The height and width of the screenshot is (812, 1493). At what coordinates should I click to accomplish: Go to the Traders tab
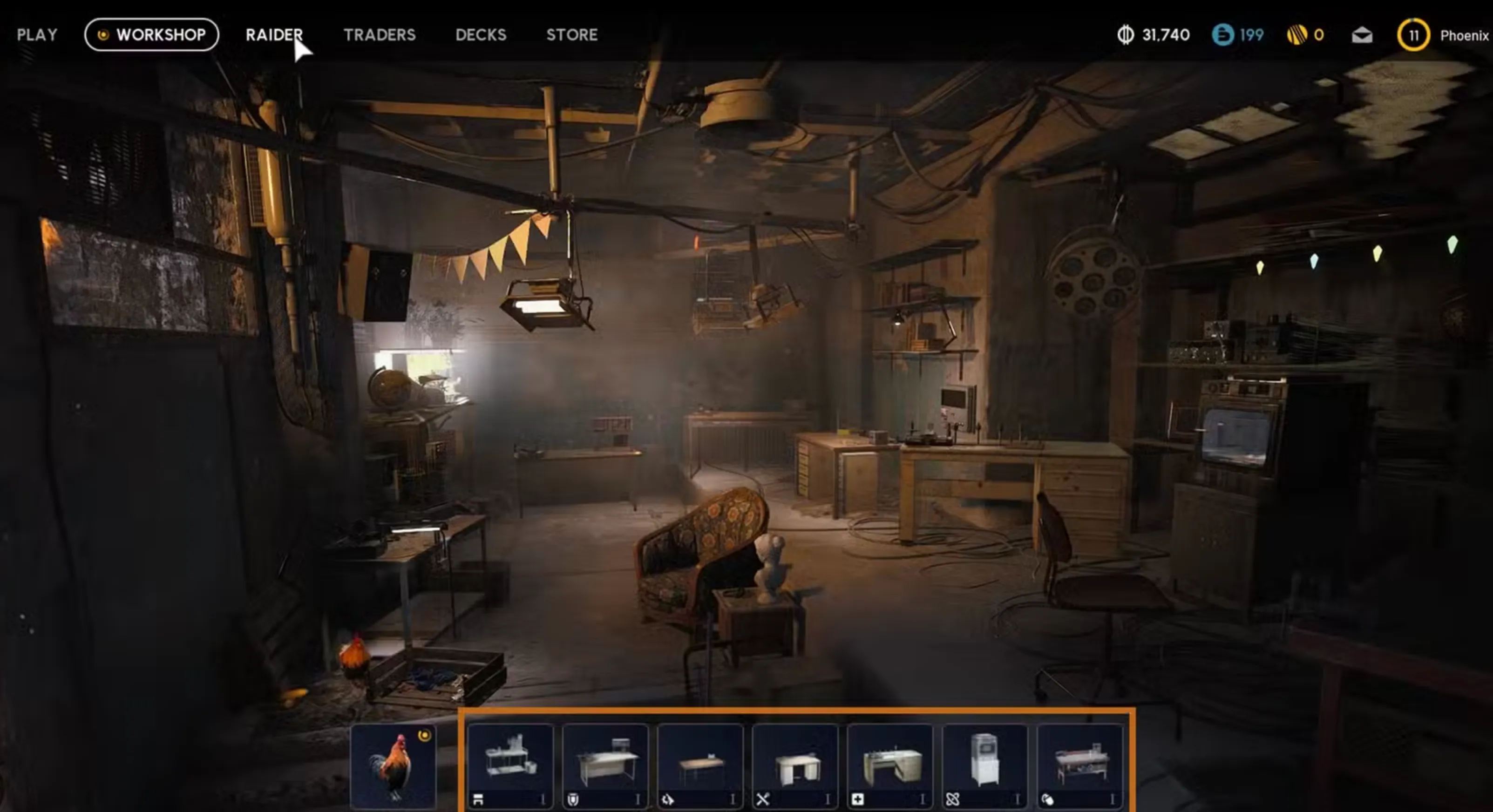tap(380, 35)
